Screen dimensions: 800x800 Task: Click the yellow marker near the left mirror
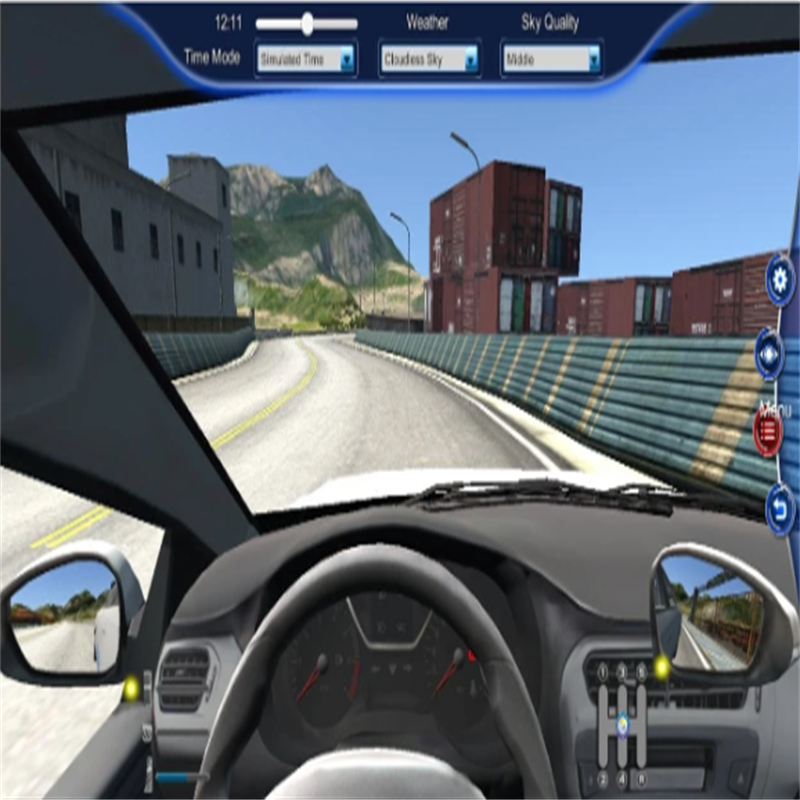click(x=131, y=688)
